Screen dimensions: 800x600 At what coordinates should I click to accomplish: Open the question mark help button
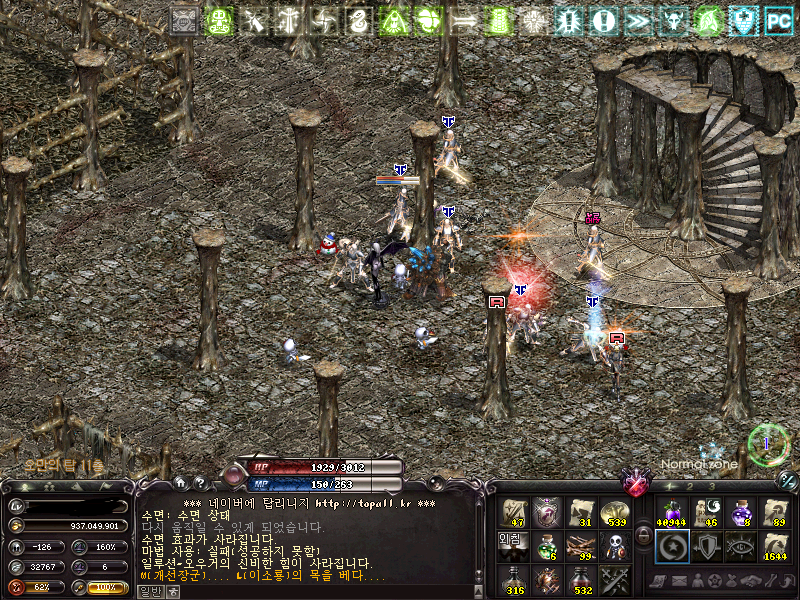pyautogui.click(x=198, y=483)
